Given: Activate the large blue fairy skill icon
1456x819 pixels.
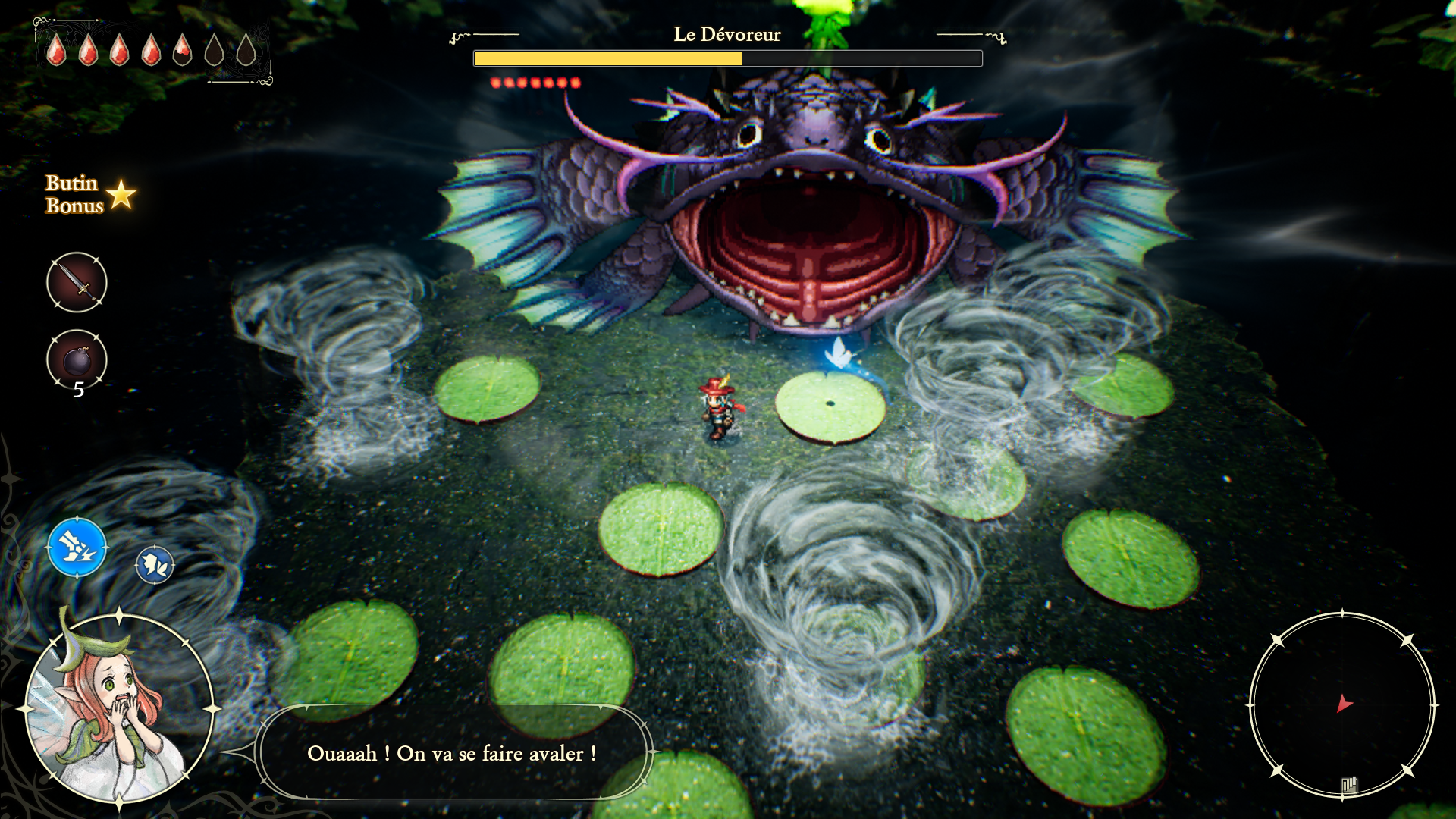Looking at the screenshot, I should coord(77,546).
